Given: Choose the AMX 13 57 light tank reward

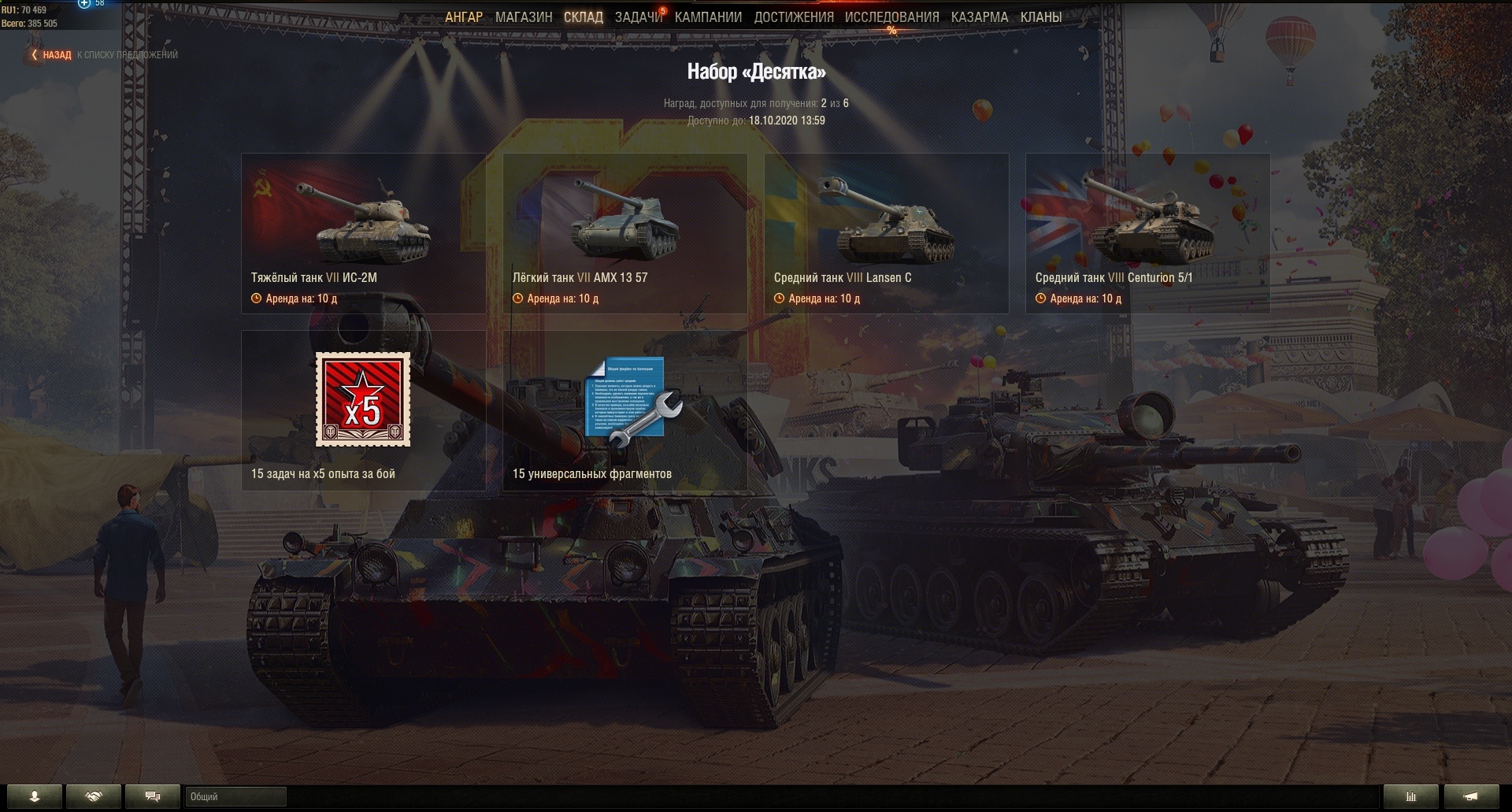Looking at the screenshot, I should click(624, 233).
